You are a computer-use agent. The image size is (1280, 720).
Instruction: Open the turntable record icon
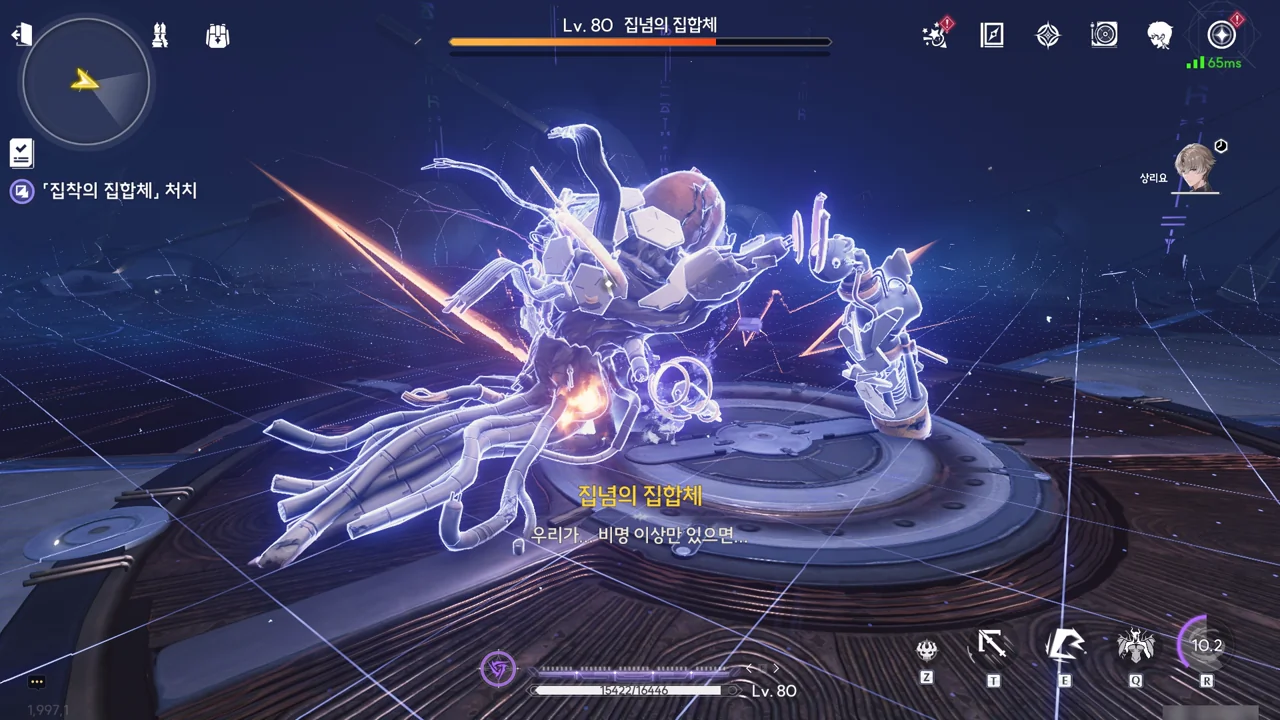(x=1104, y=36)
